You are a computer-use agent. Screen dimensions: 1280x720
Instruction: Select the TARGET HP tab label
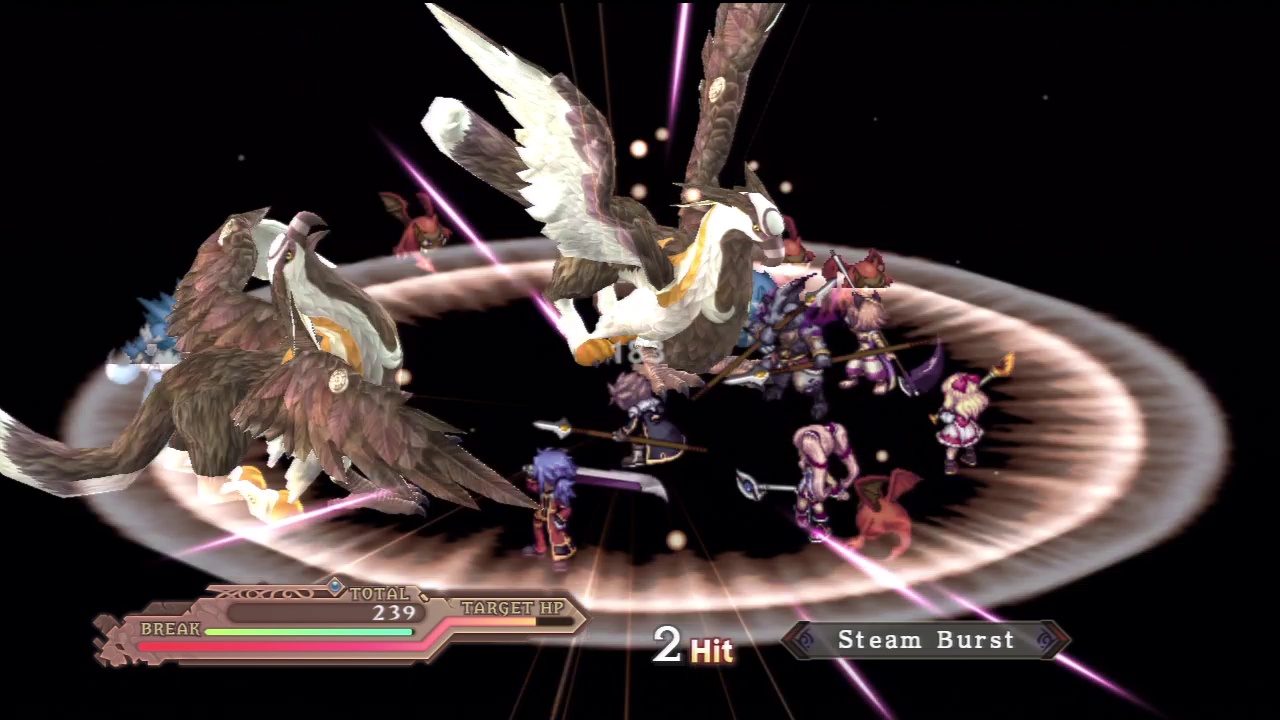click(x=513, y=608)
